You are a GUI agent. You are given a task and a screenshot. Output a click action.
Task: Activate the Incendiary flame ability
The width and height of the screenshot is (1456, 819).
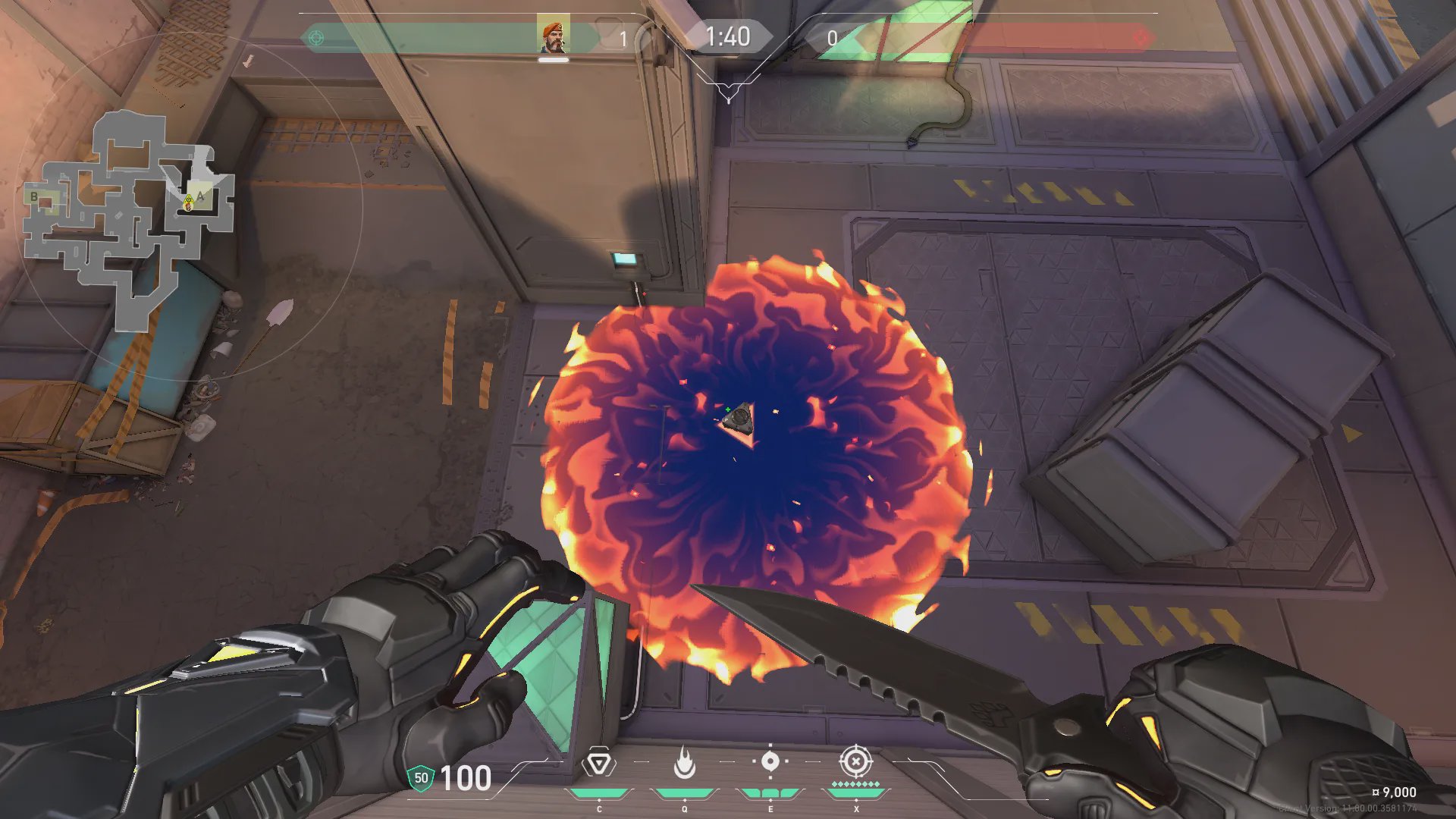click(x=684, y=763)
